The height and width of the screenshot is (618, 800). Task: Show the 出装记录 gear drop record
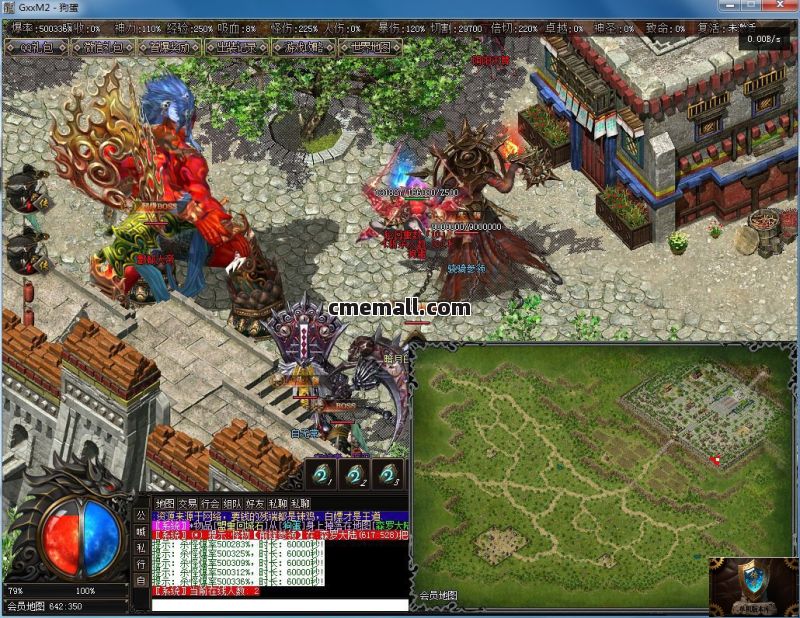click(x=234, y=46)
